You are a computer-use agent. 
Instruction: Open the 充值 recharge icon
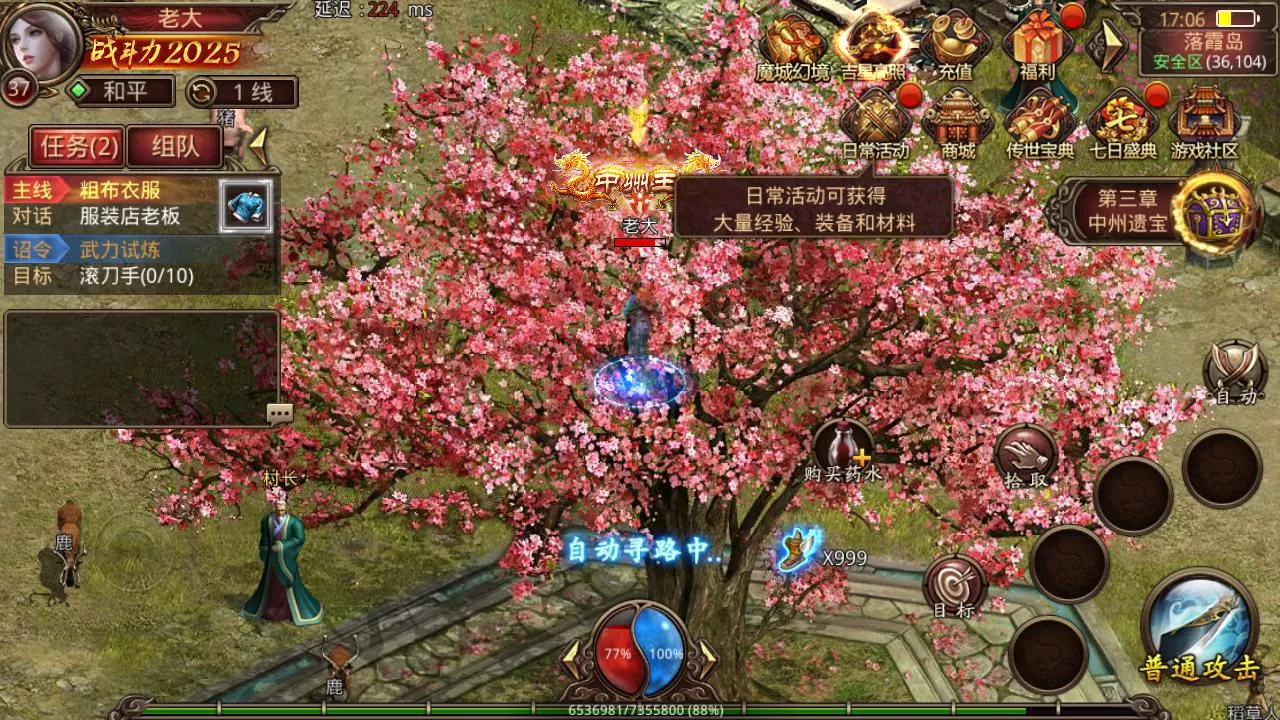click(x=955, y=45)
